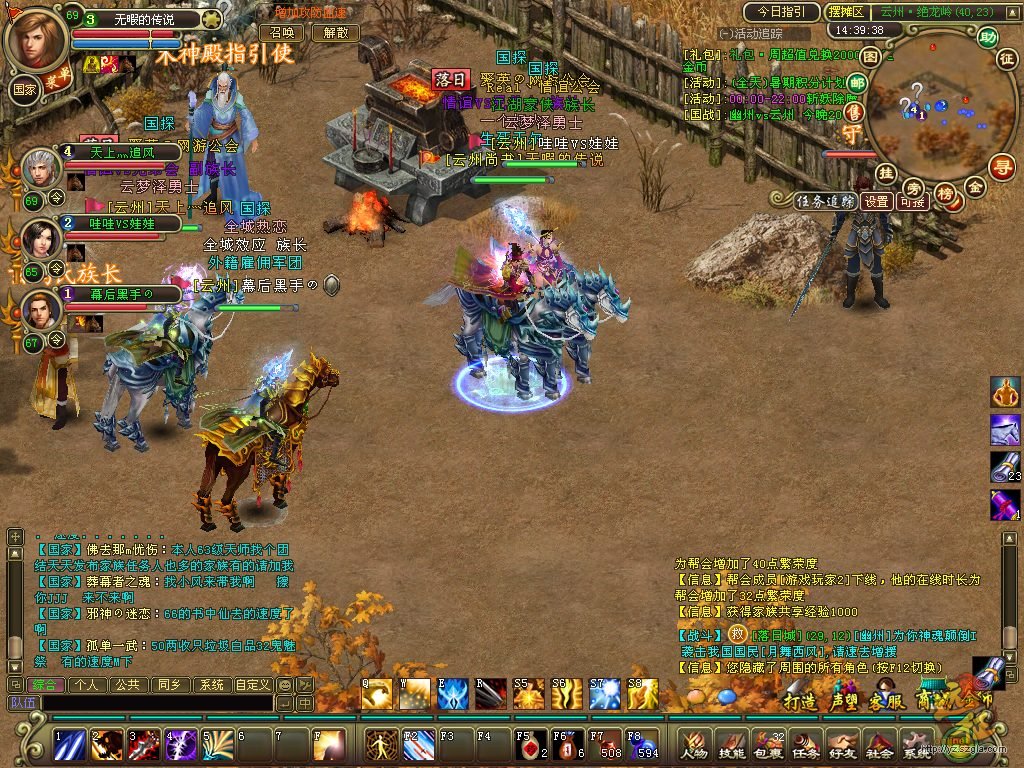
Task: Open the 榜 ranking button
Action: pyautogui.click(x=944, y=192)
